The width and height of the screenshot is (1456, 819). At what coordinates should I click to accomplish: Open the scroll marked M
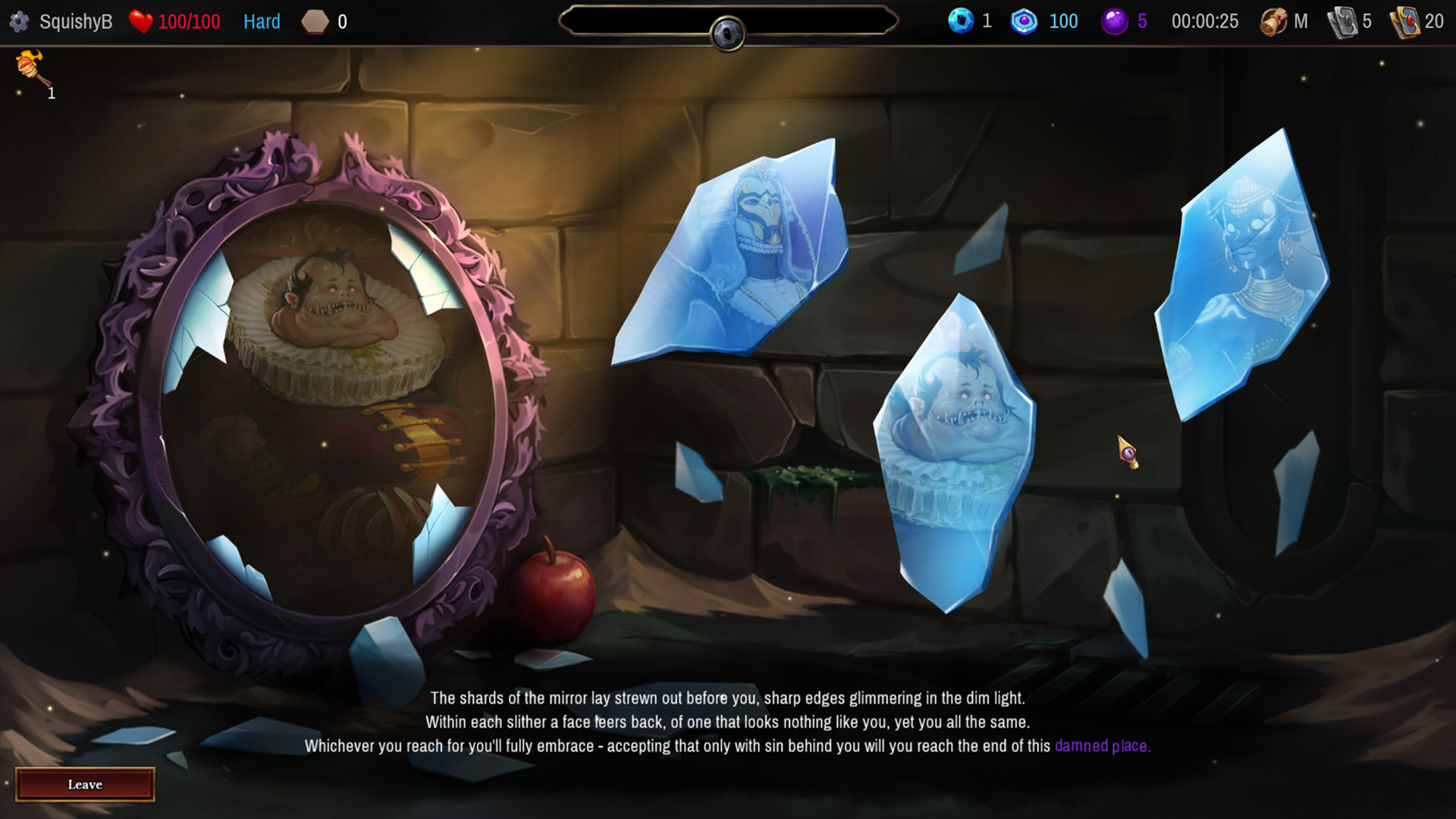pyautogui.click(x=1273, y=21)
